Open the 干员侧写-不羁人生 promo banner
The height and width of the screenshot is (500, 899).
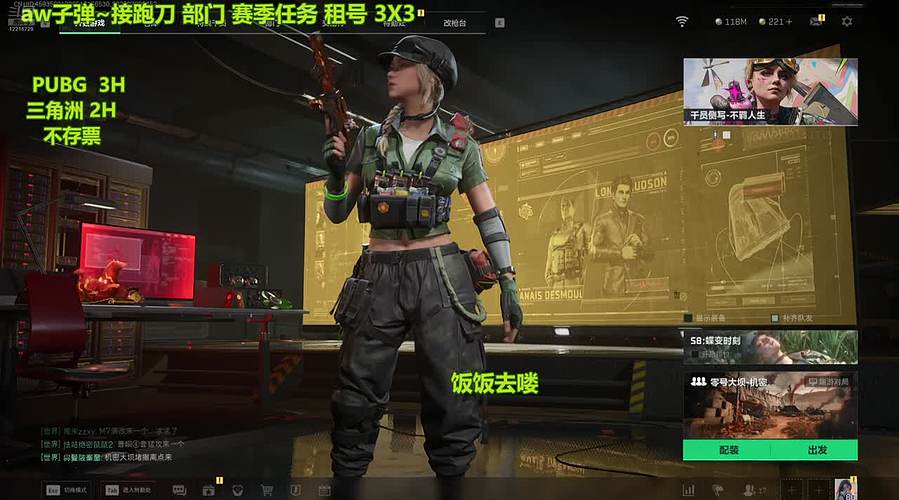pos(770,91)
